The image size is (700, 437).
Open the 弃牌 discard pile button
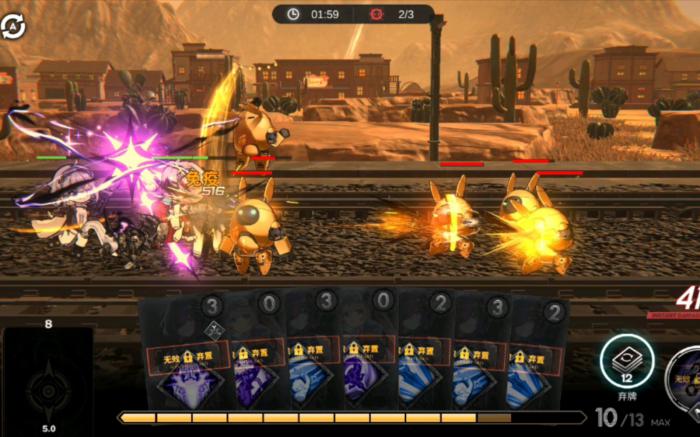point(627,362)
